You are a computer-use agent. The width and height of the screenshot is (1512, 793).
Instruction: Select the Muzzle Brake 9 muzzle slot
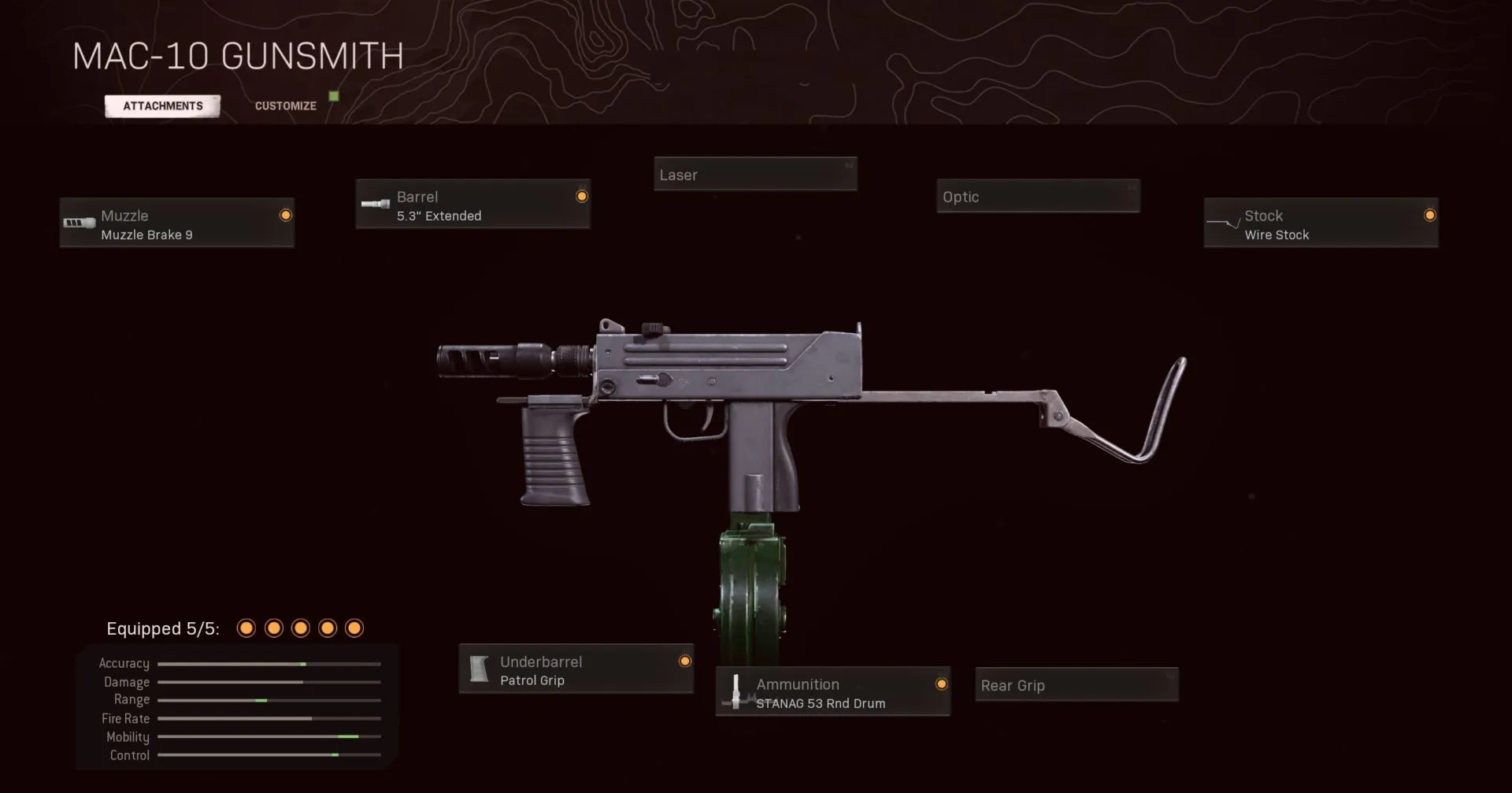(x=177, y=224)
